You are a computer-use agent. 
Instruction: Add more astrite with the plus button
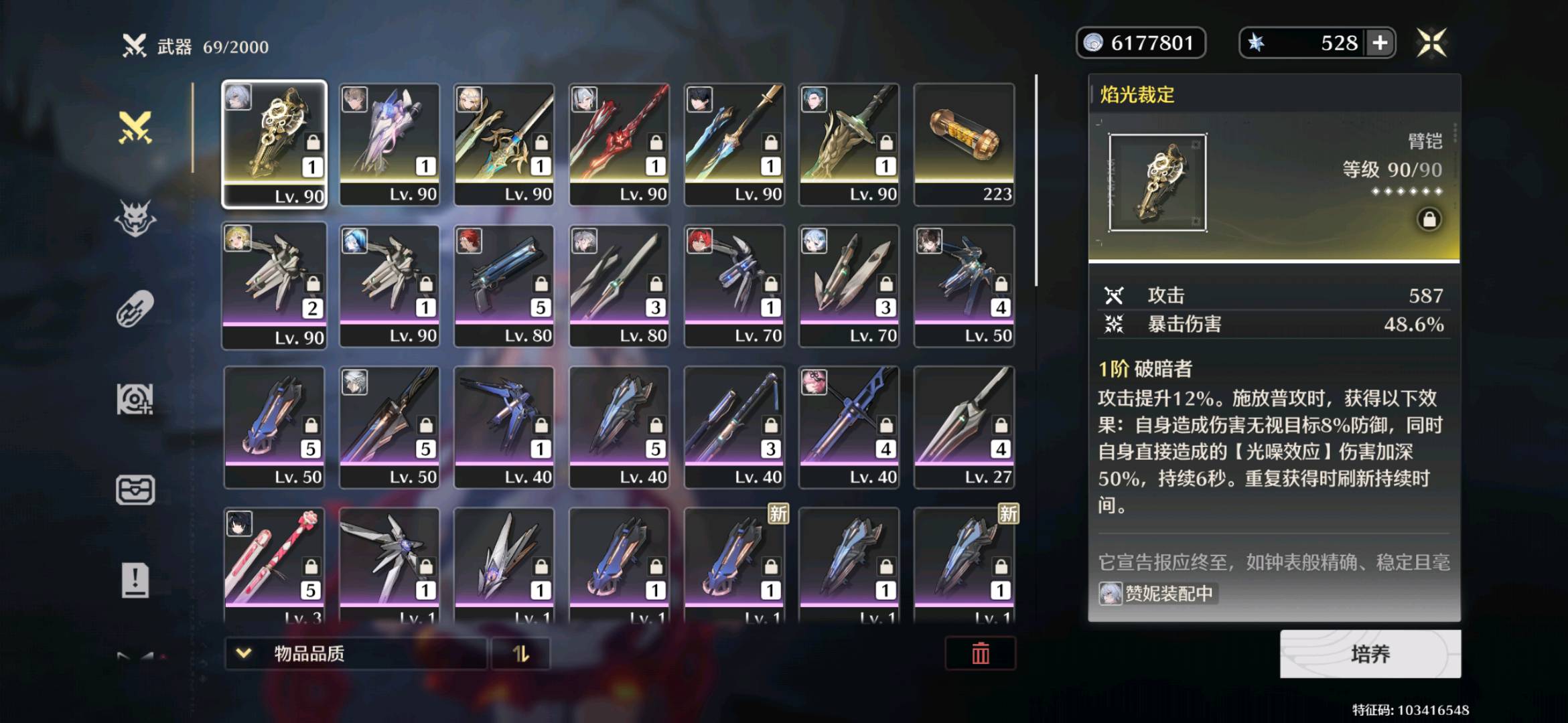(1380, 44)
